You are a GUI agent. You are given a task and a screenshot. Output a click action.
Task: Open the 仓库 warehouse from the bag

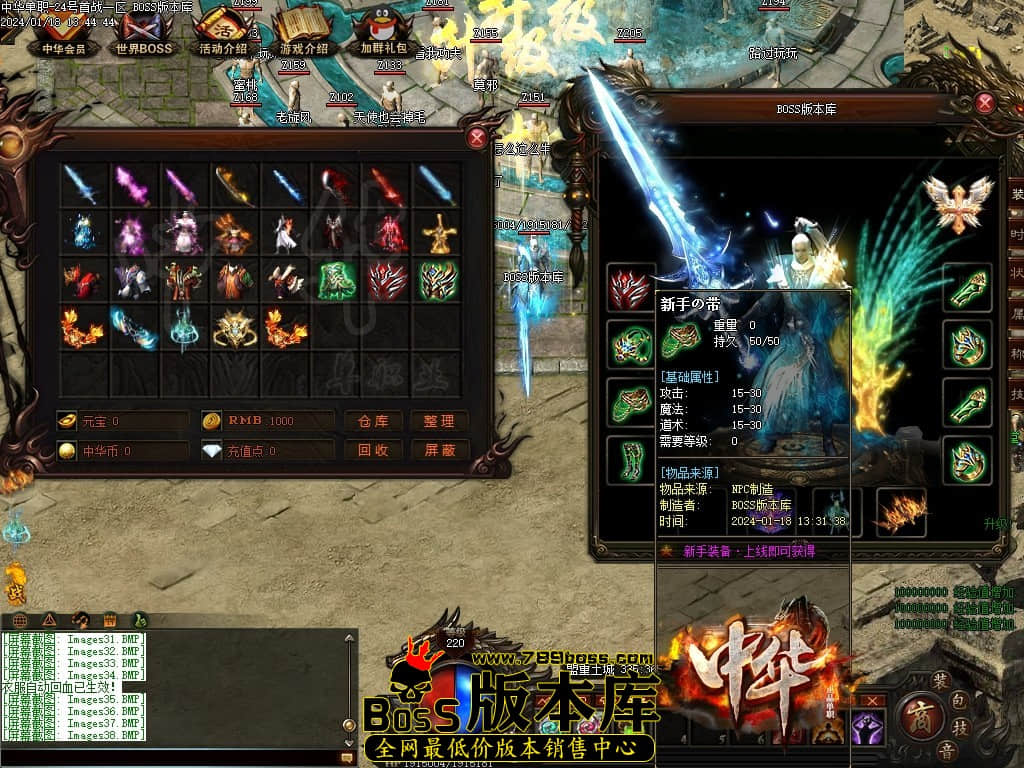pyautogui.click(x=373, y=421)
